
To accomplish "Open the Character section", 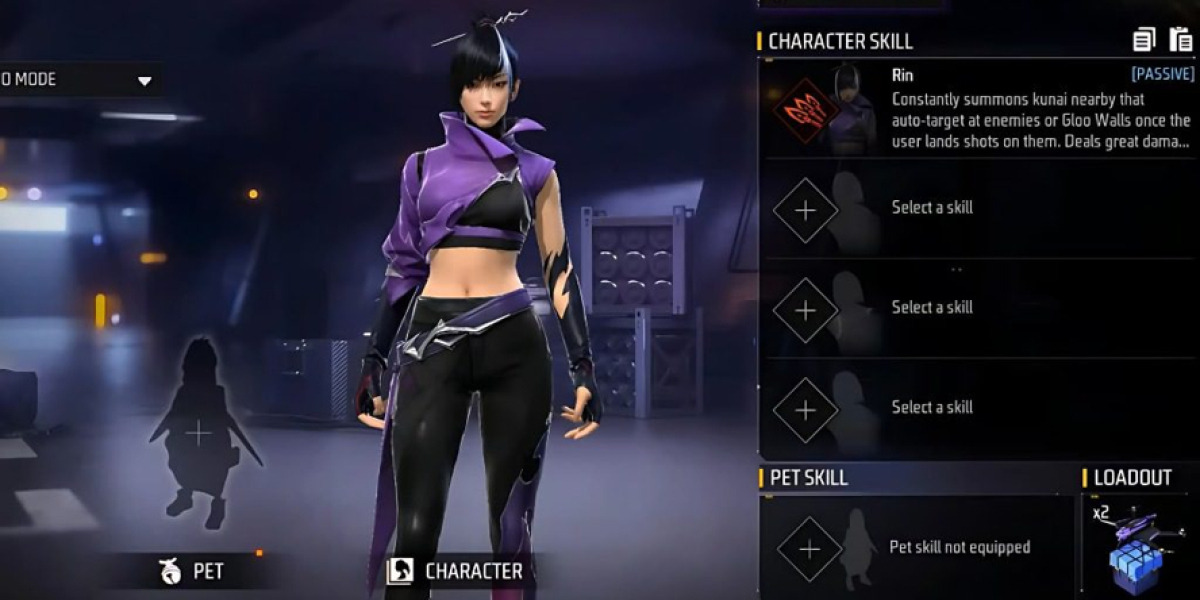I will coord(456,571).
